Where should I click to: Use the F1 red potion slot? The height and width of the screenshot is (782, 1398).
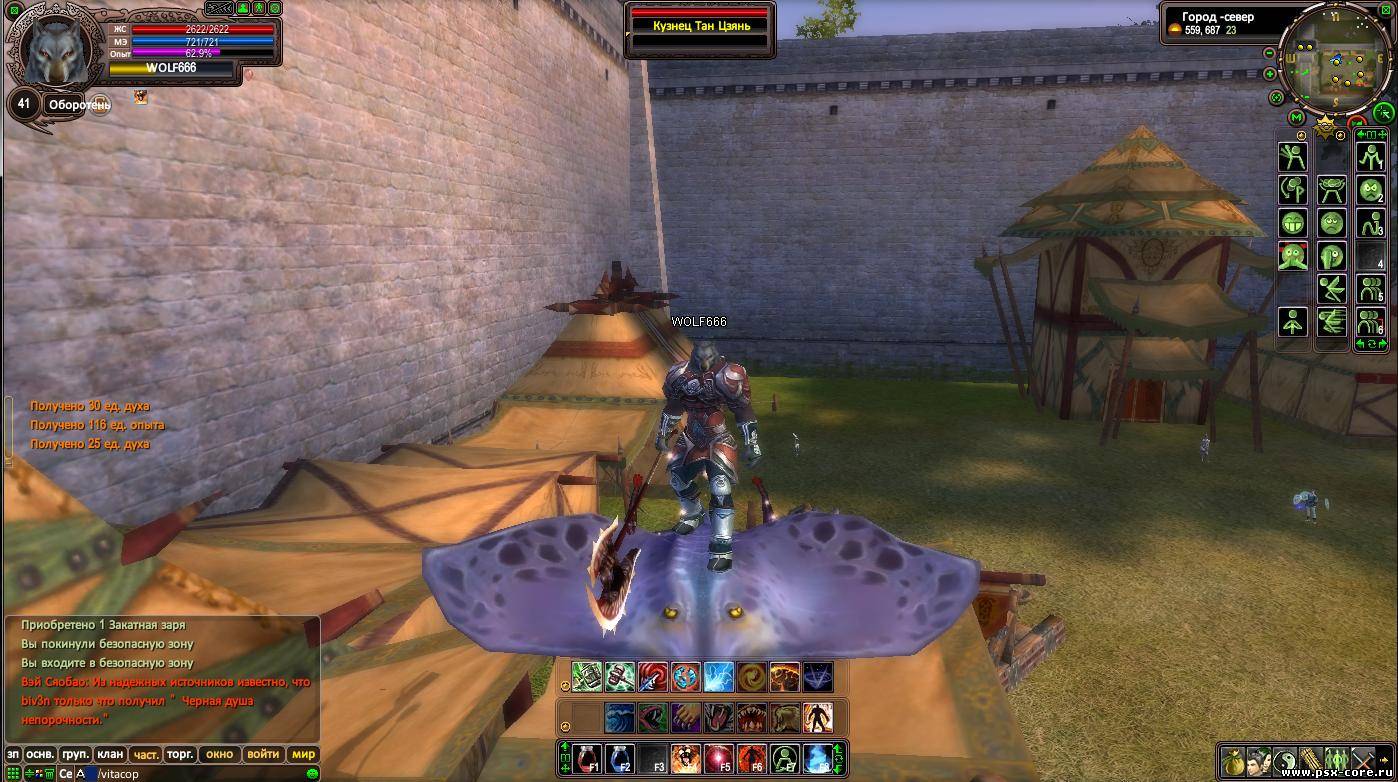[x=587, y=759]
